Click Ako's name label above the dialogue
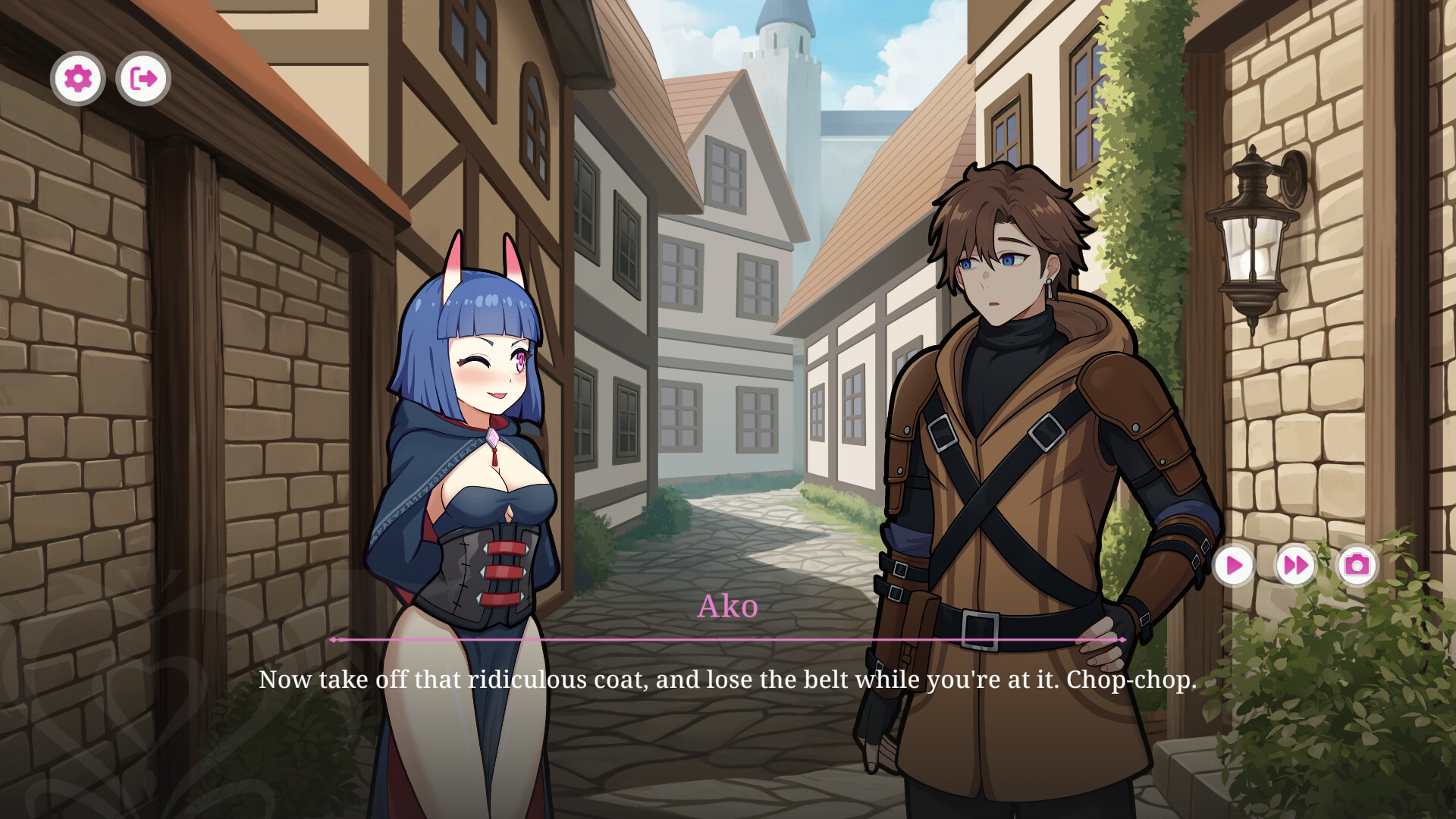1456x819 pixels. pyautogui.click(x=729, y=607)
